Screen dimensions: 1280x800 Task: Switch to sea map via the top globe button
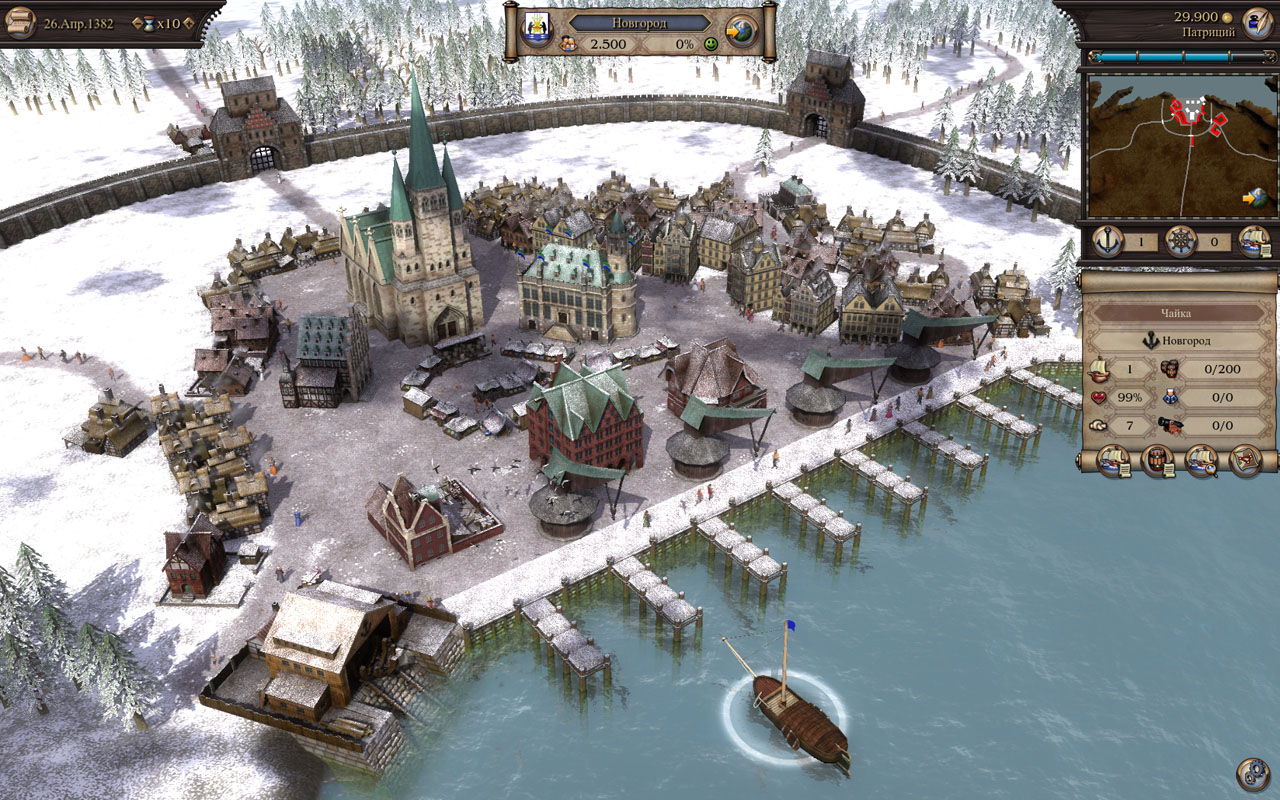pos(742,32)
